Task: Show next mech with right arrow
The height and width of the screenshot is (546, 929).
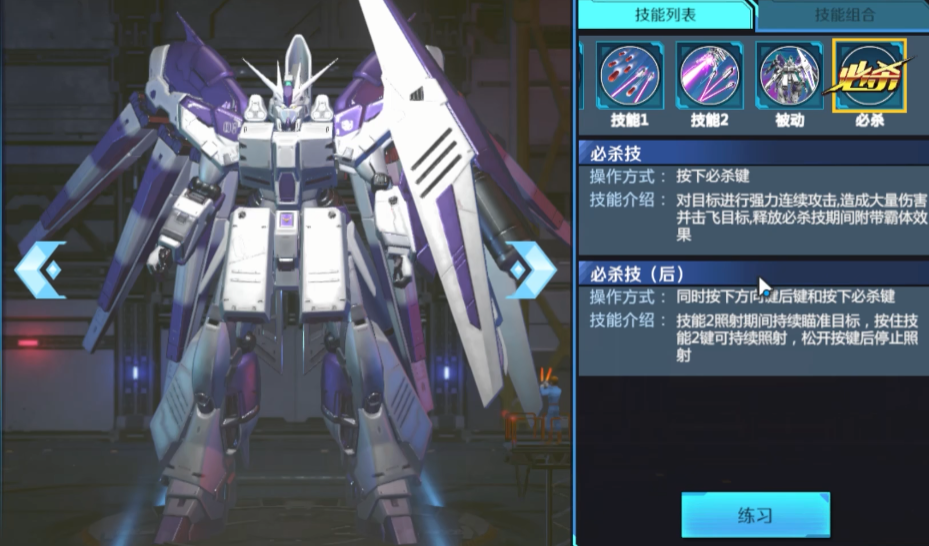Action: pos(530,269)
